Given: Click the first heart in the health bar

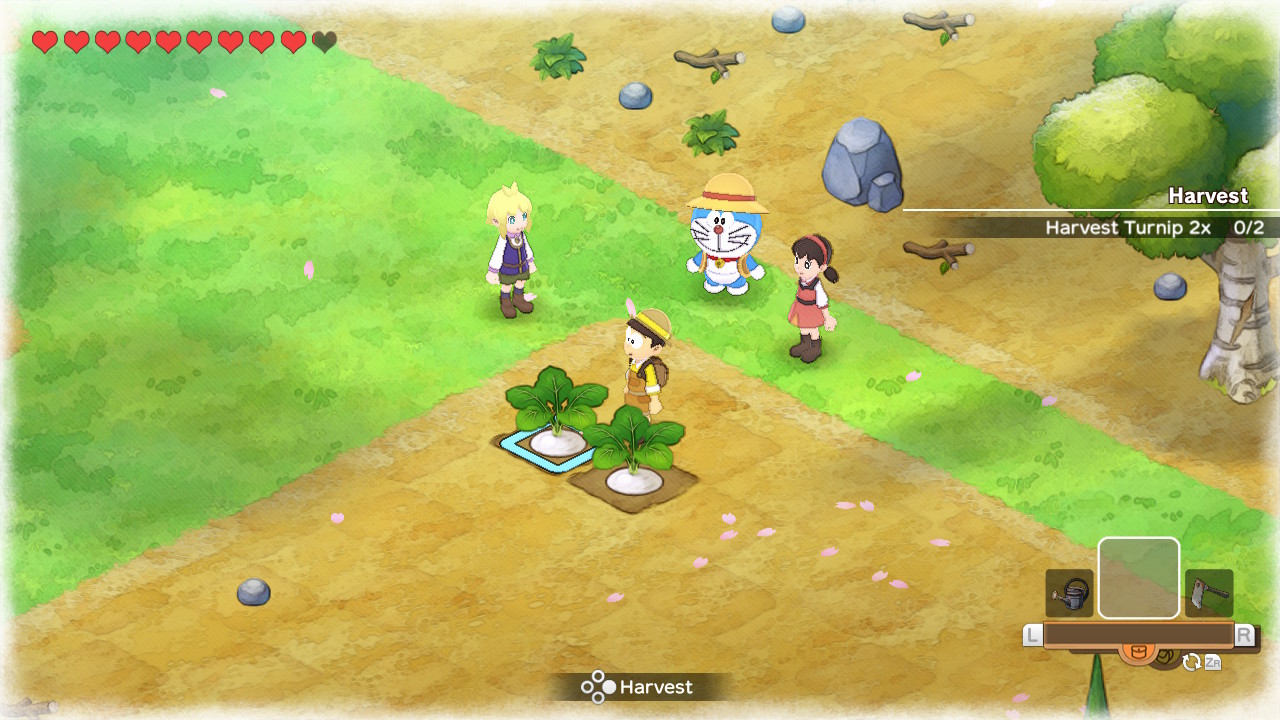Looking at the screenshot, I should (44, 42).
